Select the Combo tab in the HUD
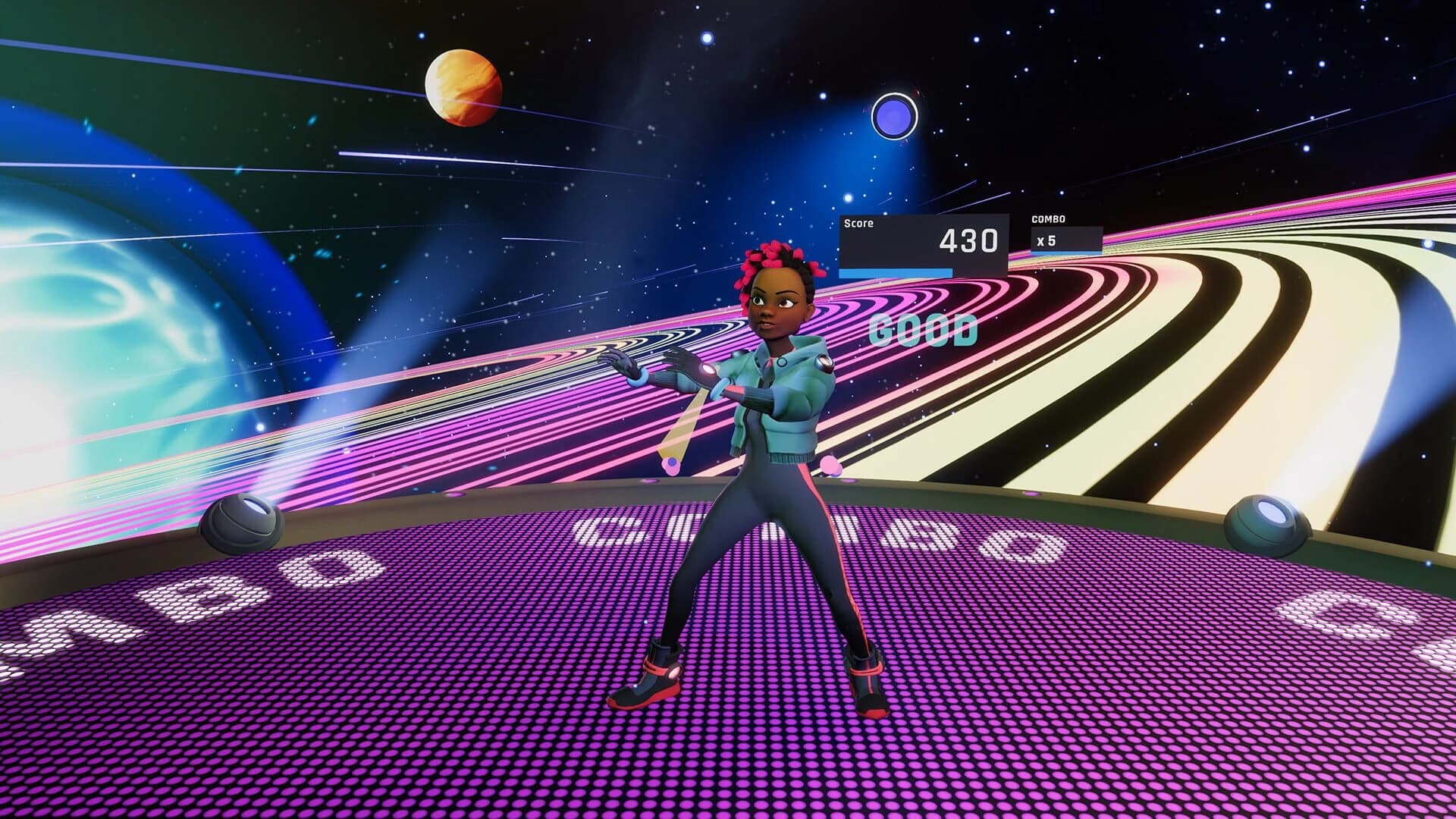Image resolution: width=1456 pixels, height=819 pixels. pyautogui.click(x=1048, y=221)
